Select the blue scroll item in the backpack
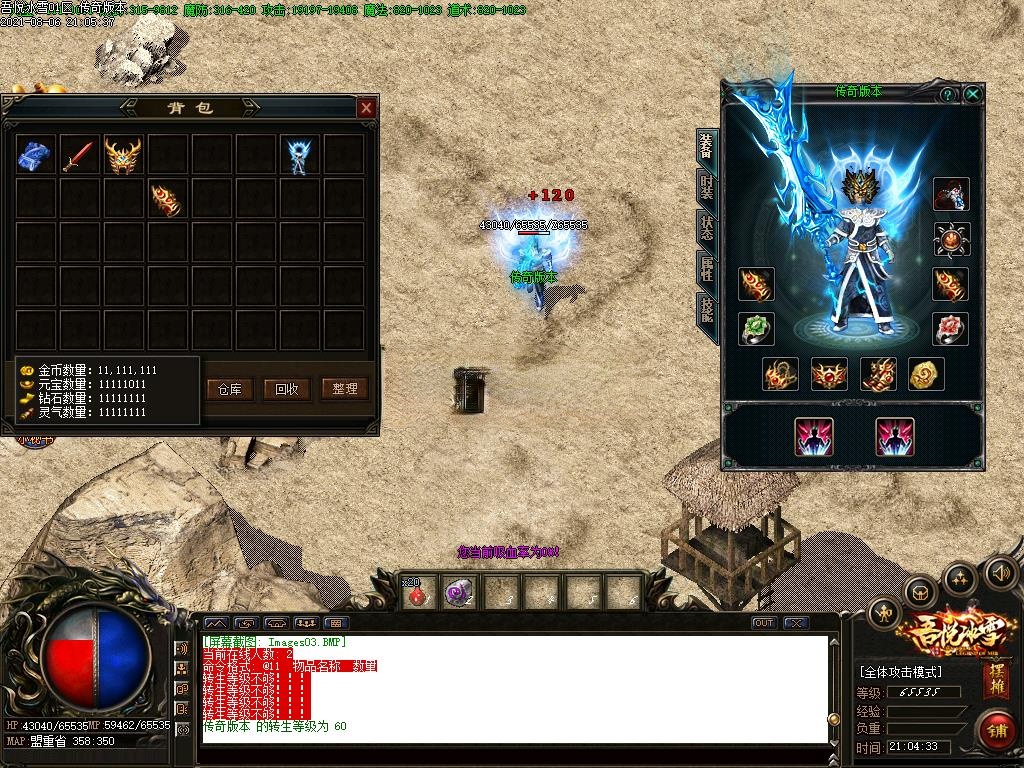This screenshot has width=1024, height=768. (x=35, y=155)
